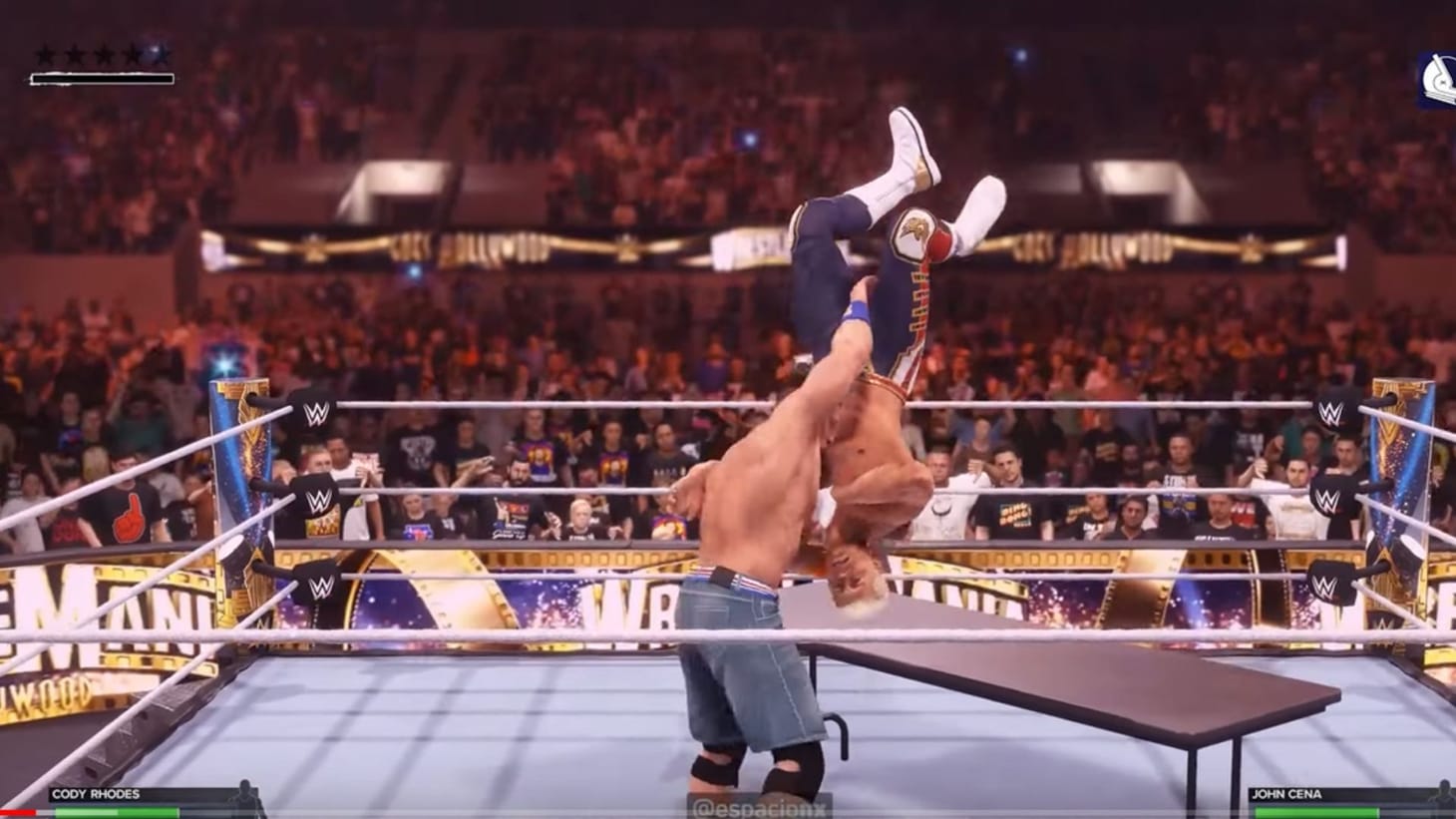1456x819 pixels.
Task: Click John Cena's green health bar
Action: (1316, 810)
